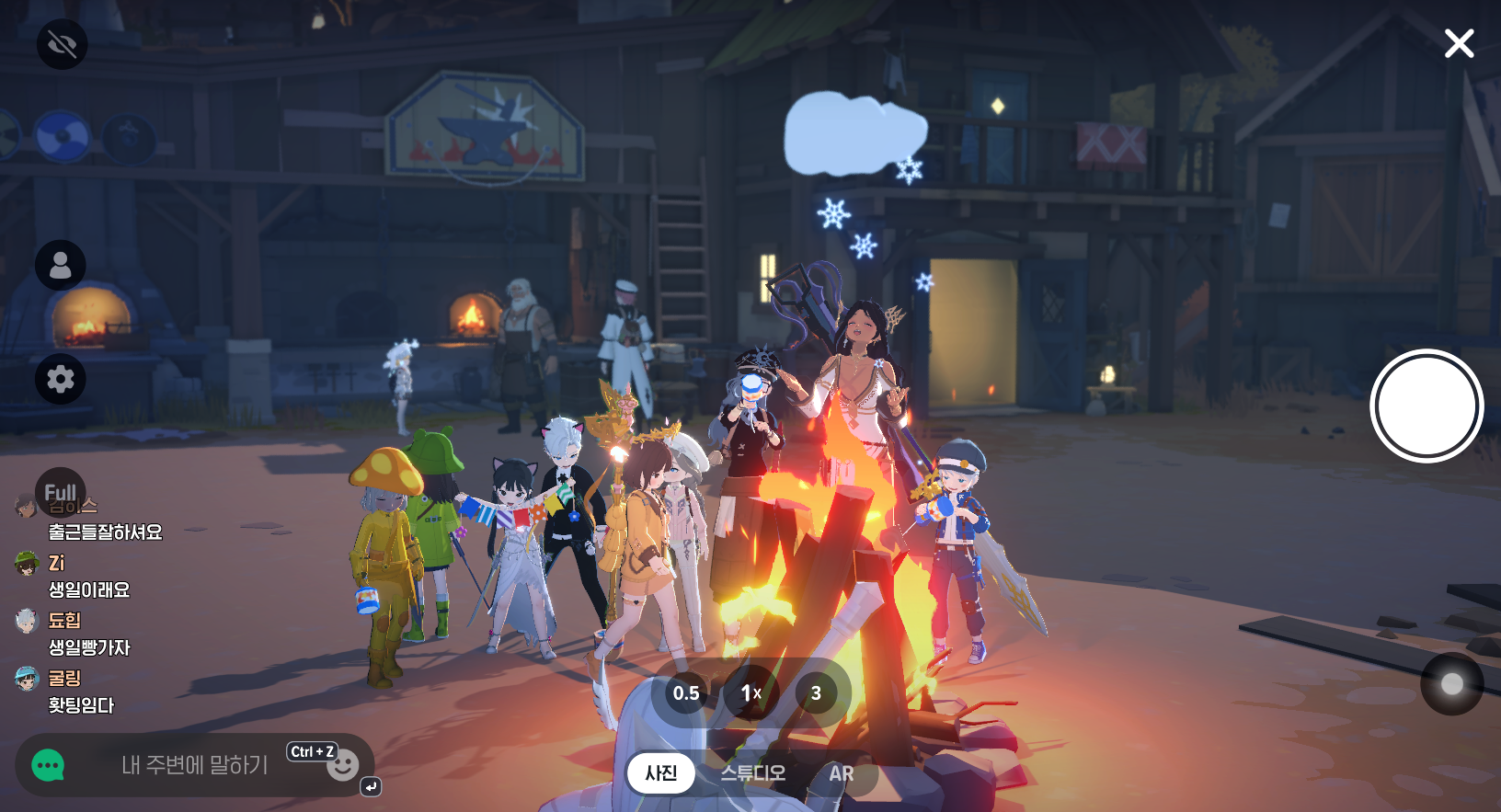The height and width of the screenshot is (812, 1501).
Task: Open the AR mode tab
Action: tap(841, 773)
